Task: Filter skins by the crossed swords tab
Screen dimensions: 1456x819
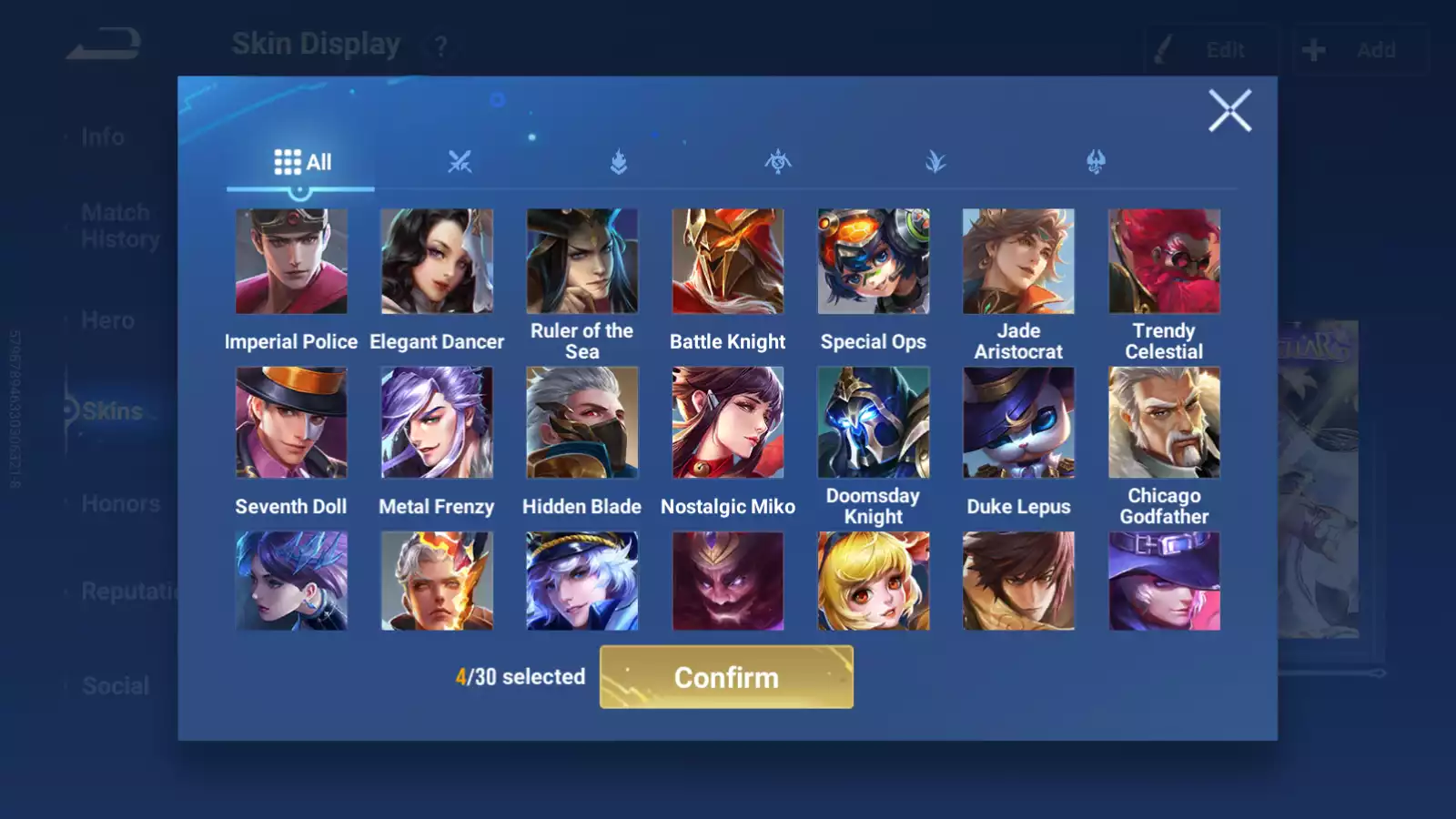Action: [460, 163]
